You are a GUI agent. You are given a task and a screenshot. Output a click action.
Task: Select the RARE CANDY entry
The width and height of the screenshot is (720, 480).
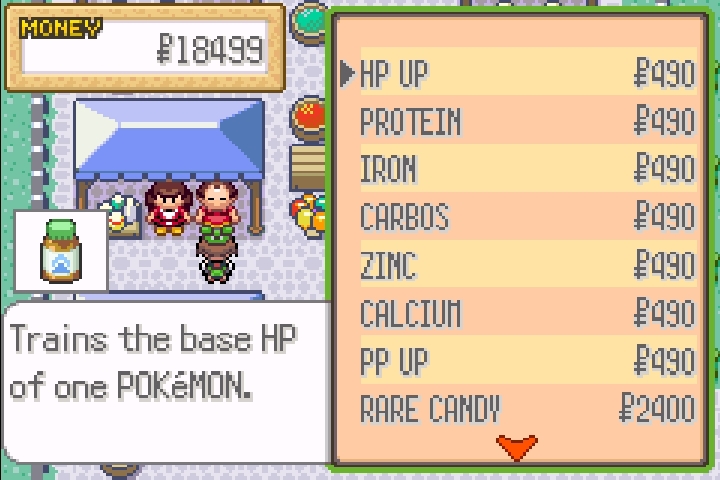pyautogui.click(x=527, y=409)
